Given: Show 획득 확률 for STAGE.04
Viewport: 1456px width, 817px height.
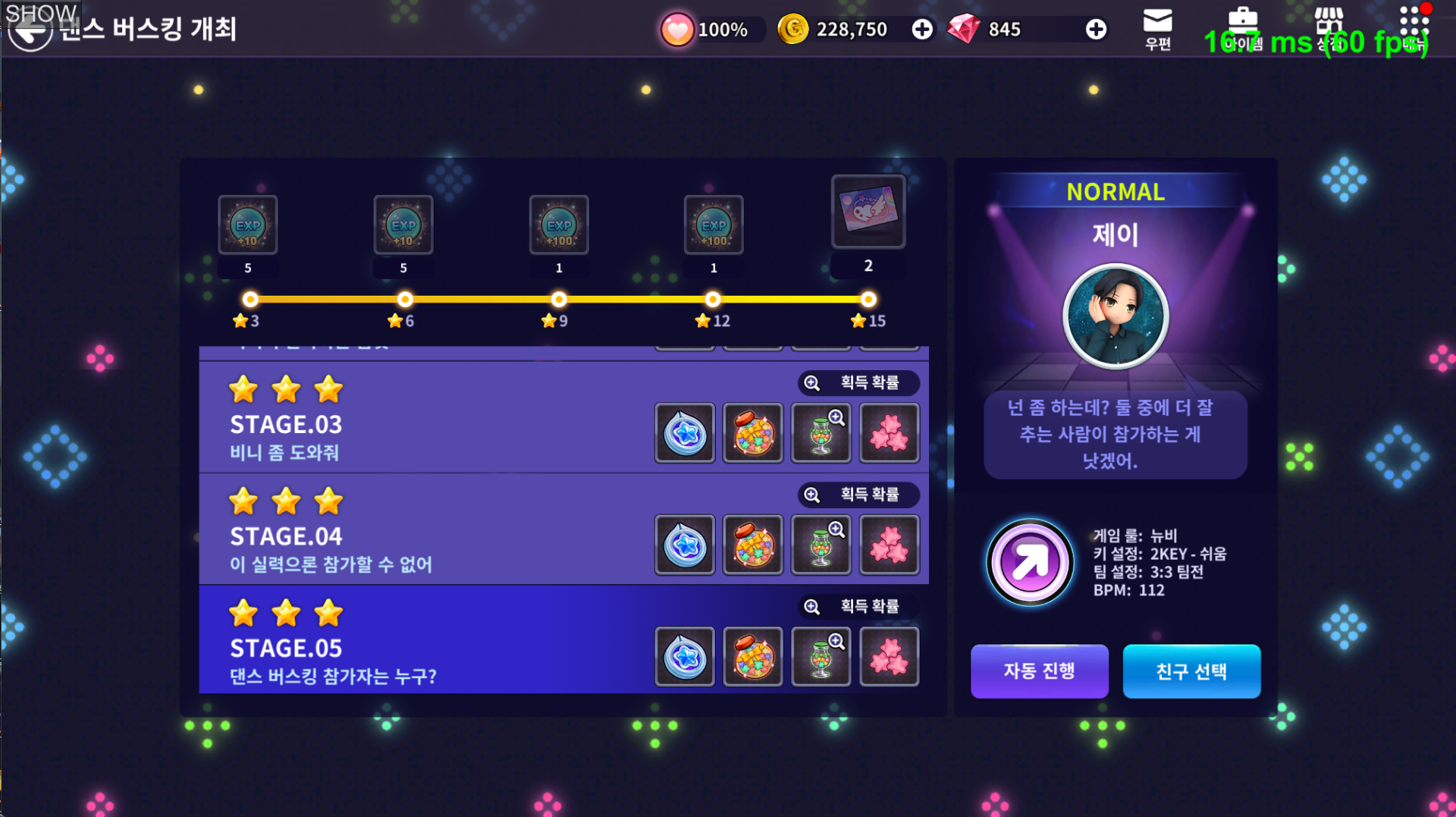Looking at the screenshot, I should pyautogui.click(x=858, y=495).
